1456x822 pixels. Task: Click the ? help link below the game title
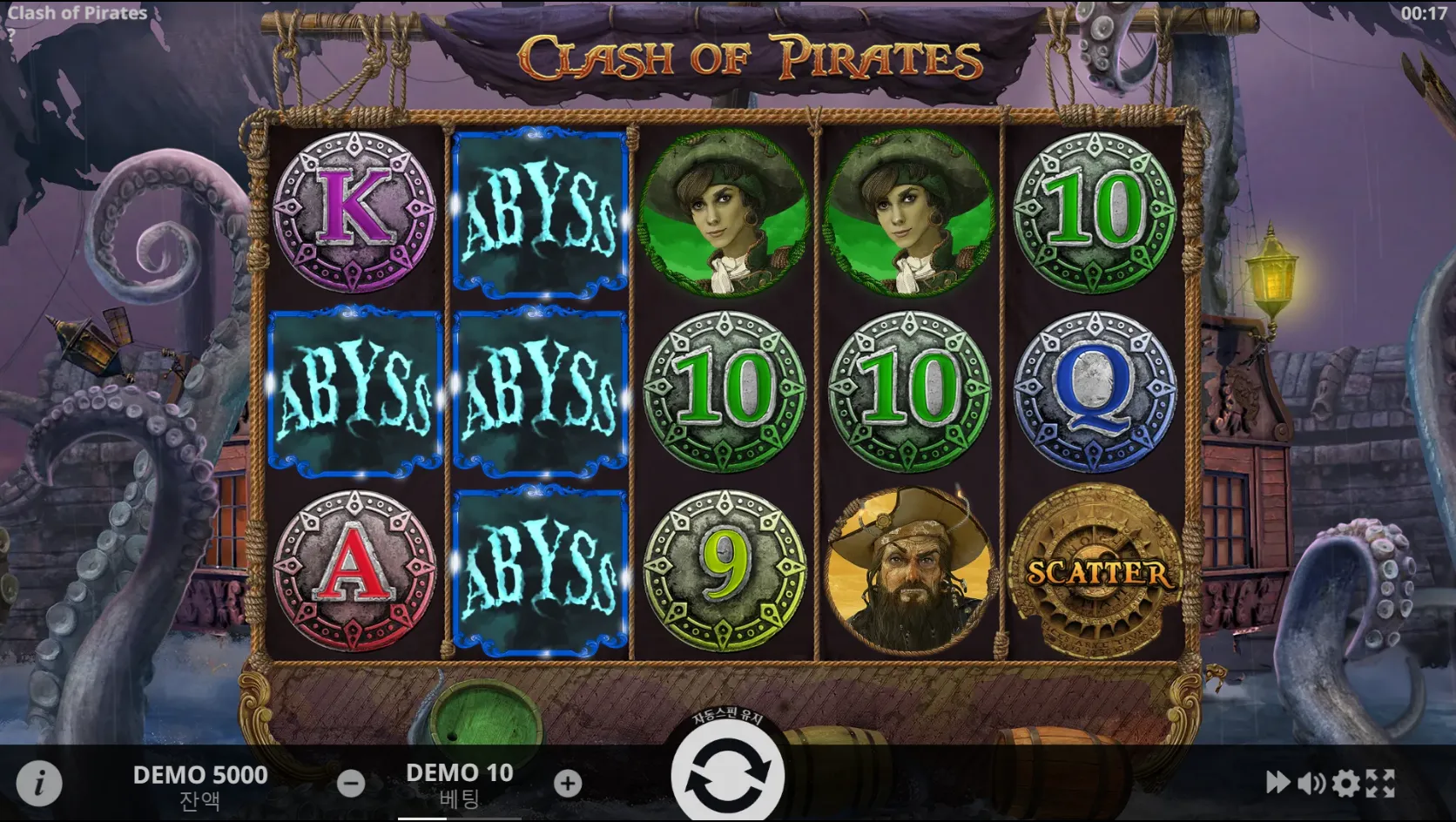[12, 37]
